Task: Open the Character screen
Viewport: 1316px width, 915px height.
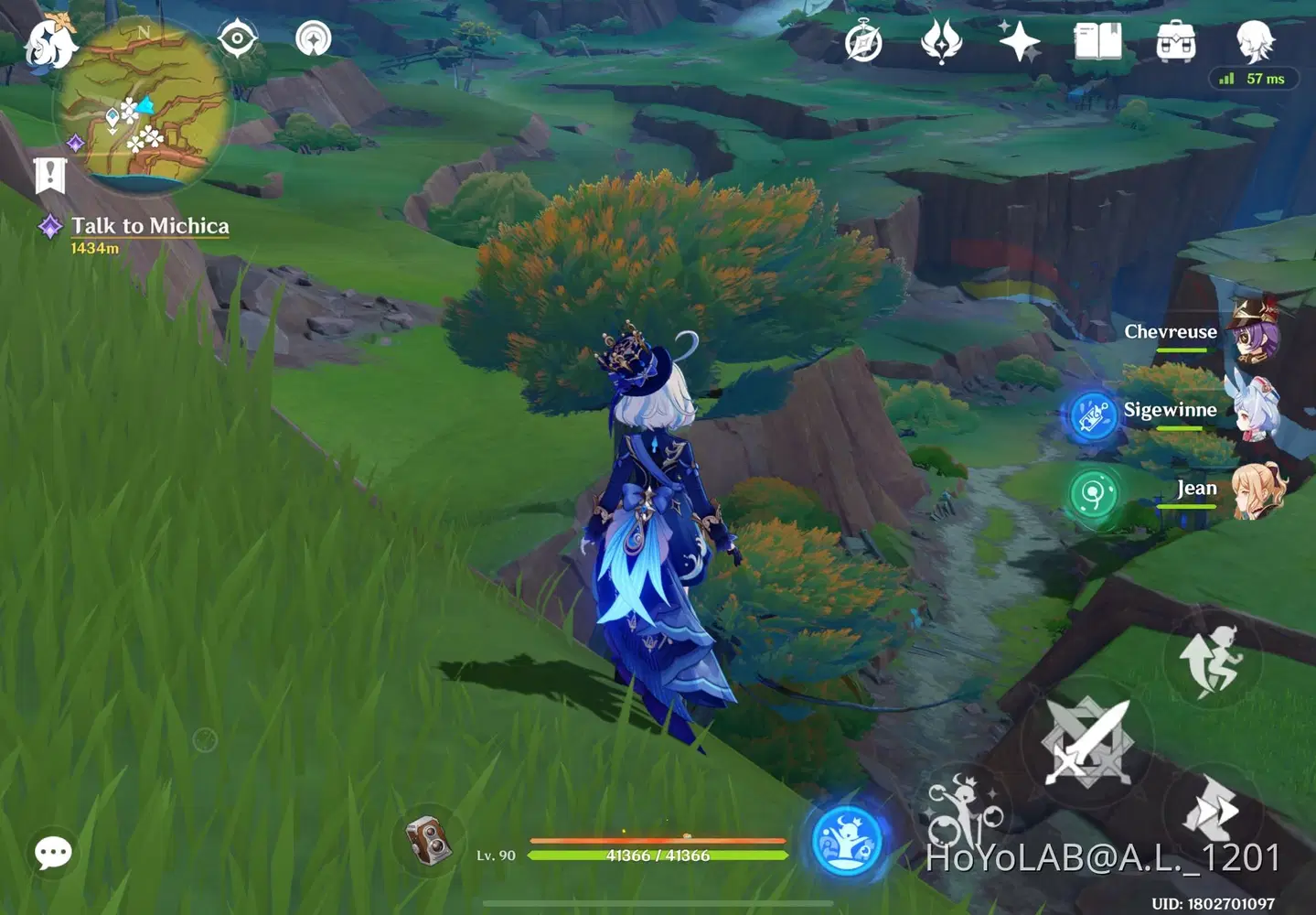Action: [1255, 42]
